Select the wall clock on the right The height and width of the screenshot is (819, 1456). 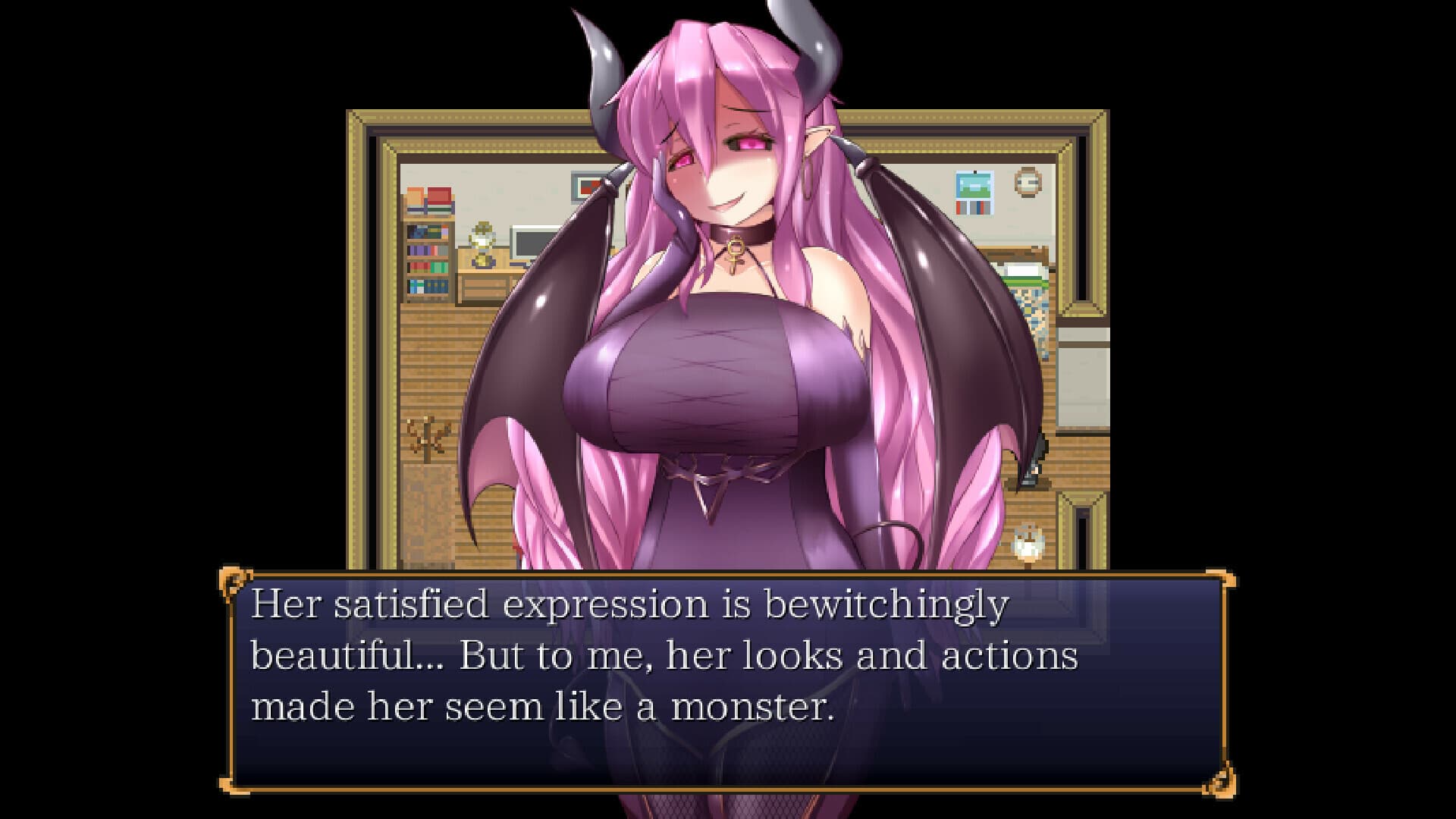click(1027, 183)
